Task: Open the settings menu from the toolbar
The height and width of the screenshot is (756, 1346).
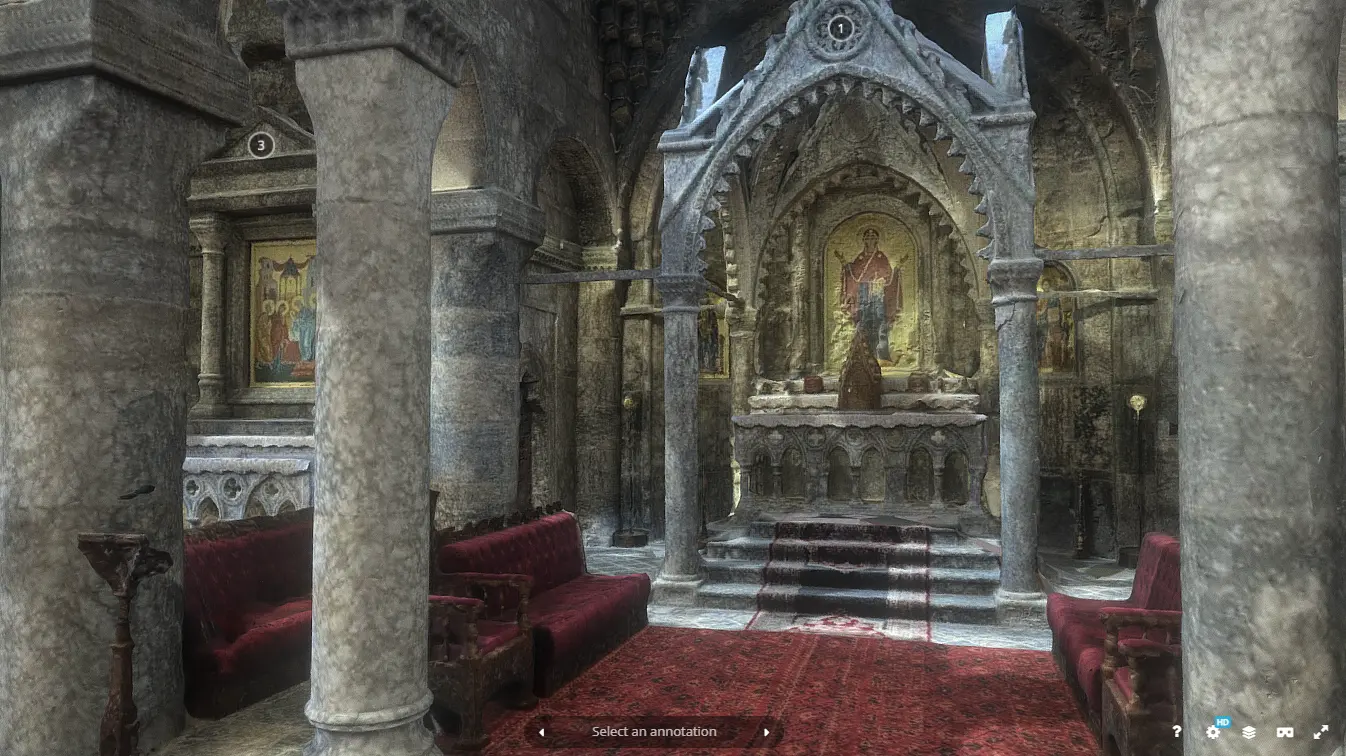Action: point(1213,733)
